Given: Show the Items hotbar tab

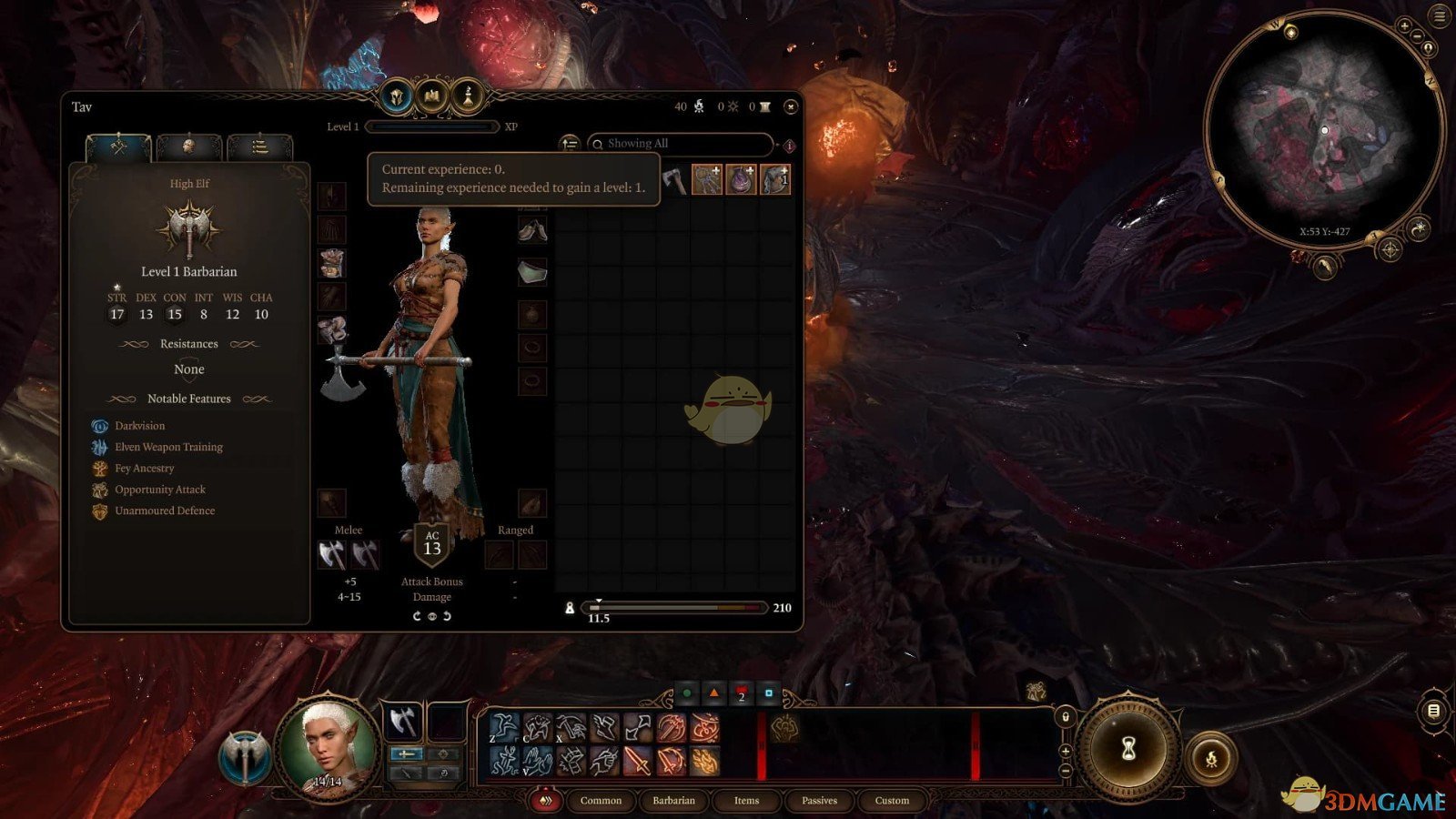Looking at the screenshot, I should tap(746, 801).
